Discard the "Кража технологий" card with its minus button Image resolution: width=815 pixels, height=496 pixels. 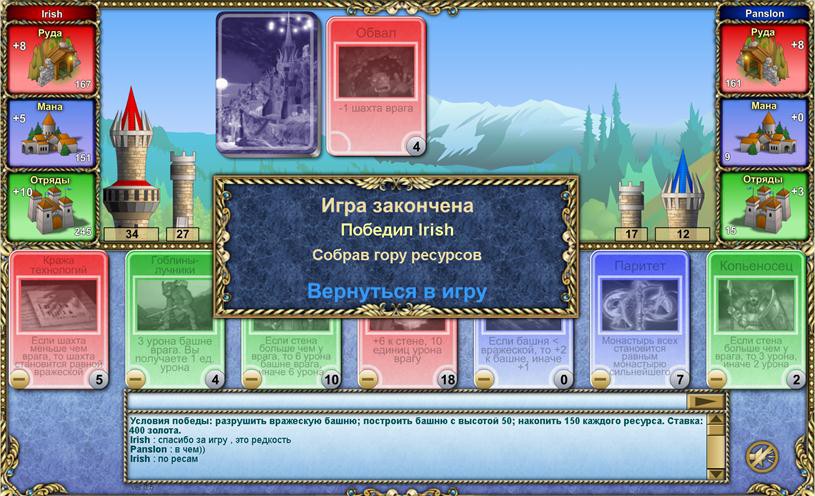[x=20, y=379]
